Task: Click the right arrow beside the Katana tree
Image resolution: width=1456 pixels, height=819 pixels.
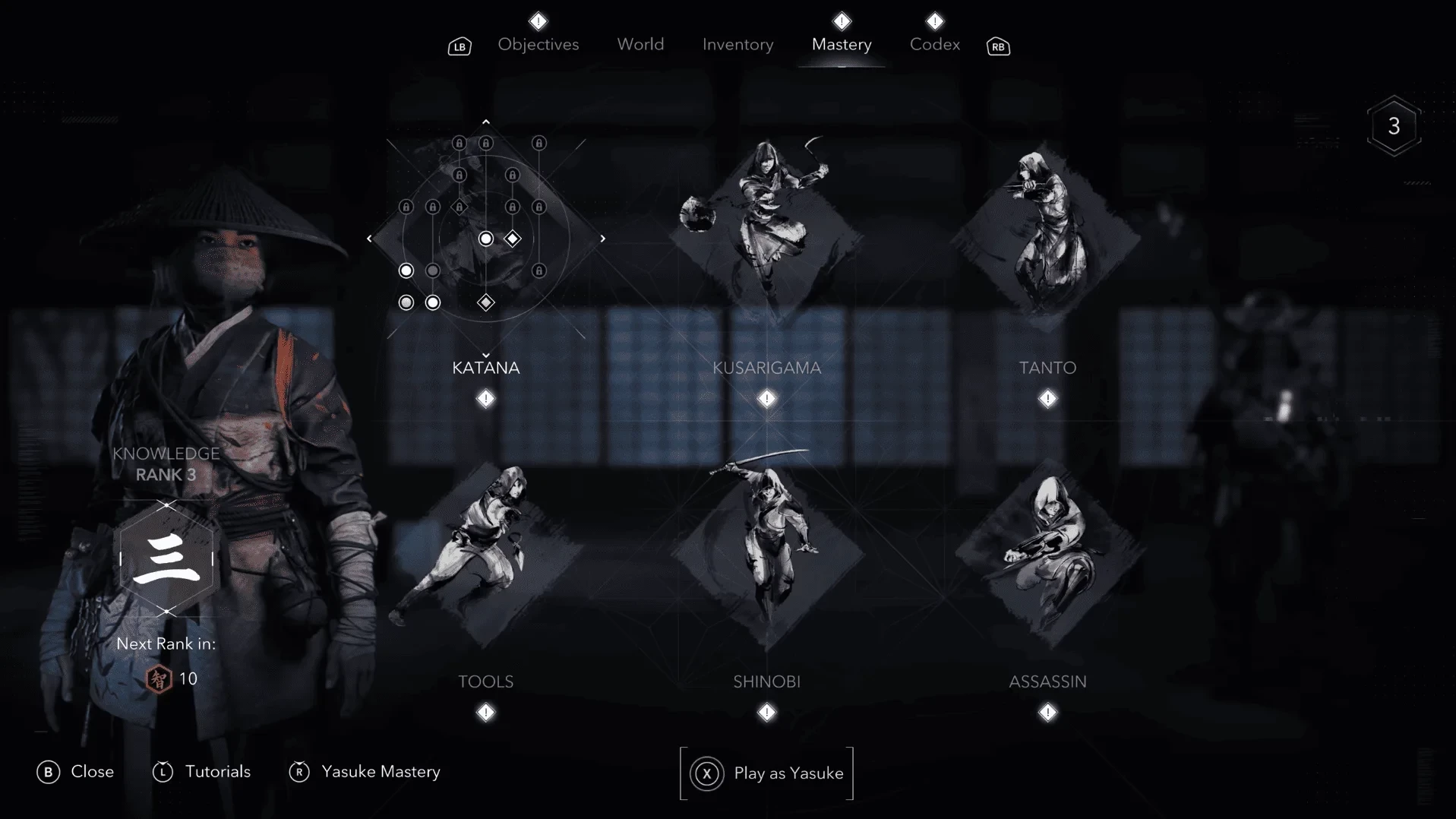Action: click(x=603, y=239)
